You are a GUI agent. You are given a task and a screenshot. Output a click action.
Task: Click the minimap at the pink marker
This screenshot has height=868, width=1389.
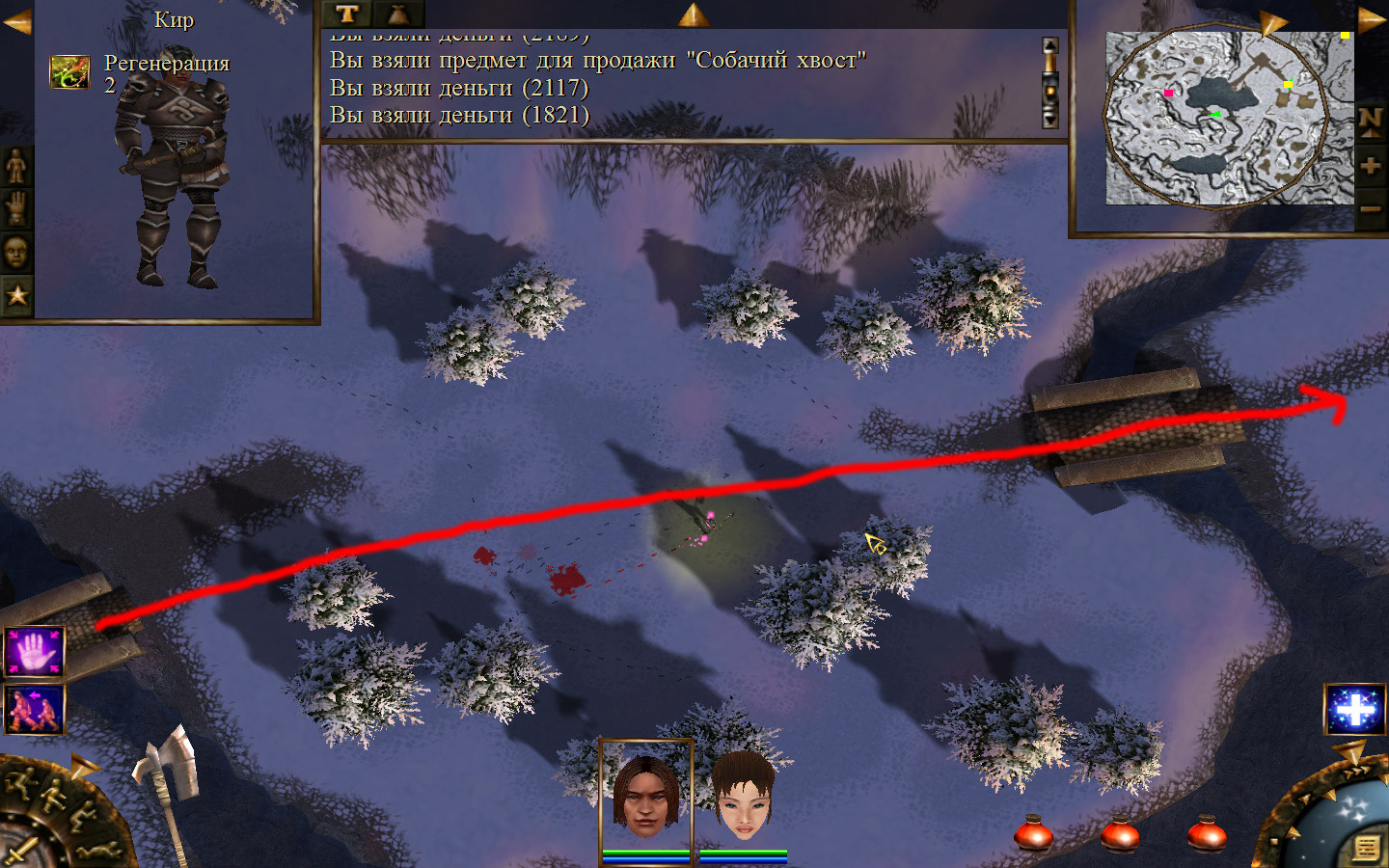(1168, 94)
